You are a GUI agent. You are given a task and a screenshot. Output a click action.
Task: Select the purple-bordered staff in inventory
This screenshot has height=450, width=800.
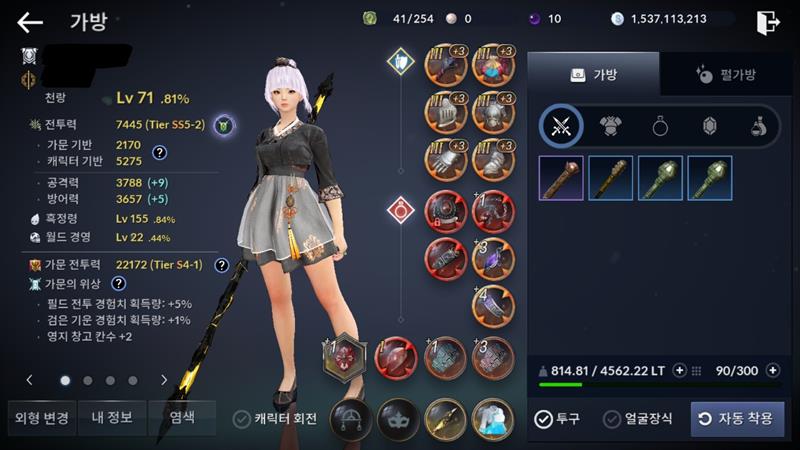pos(561,178)
